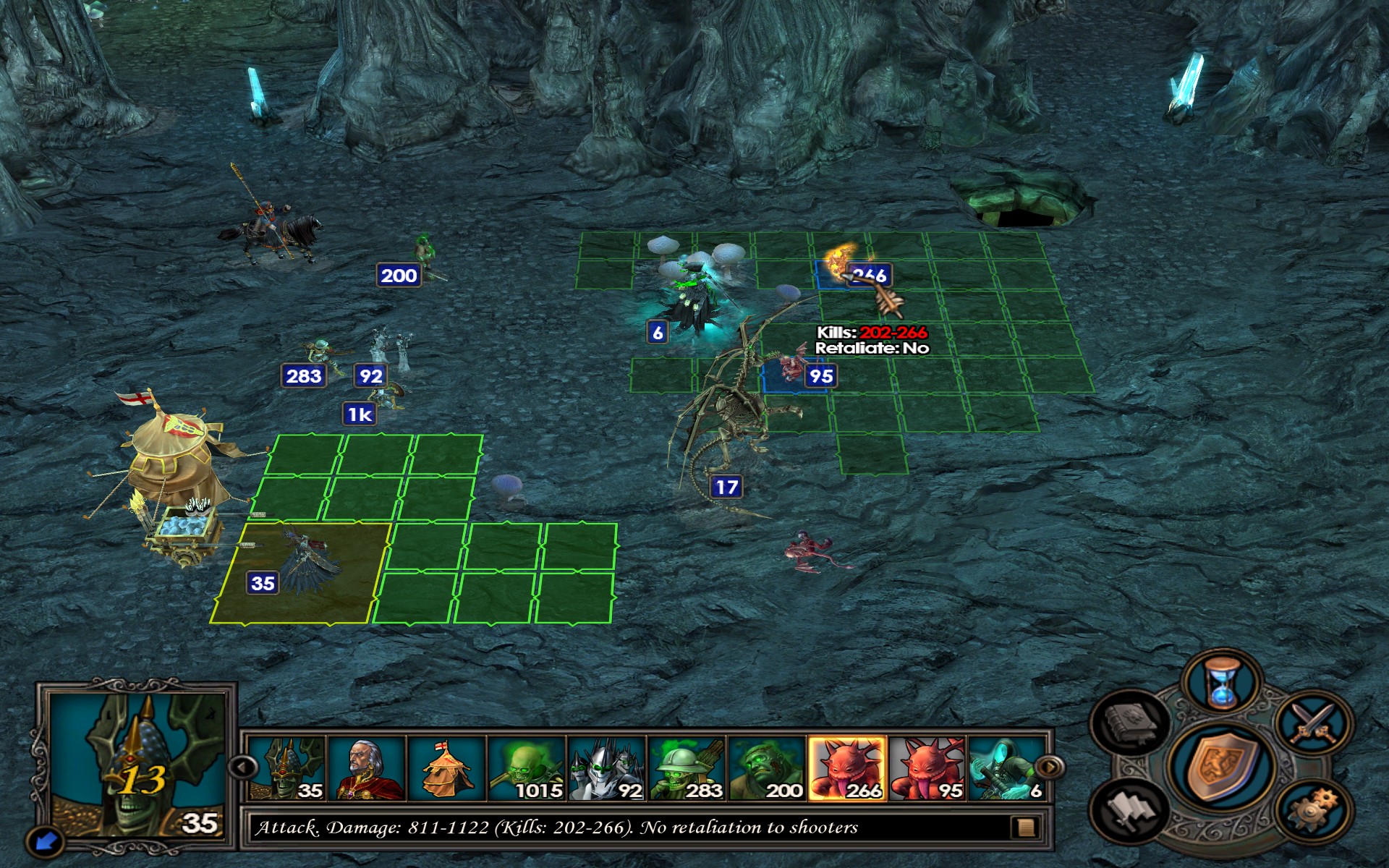The image size is (1389, 868).
Task: Select the hero portrait in the initiative bar
Action: point(368,768)
